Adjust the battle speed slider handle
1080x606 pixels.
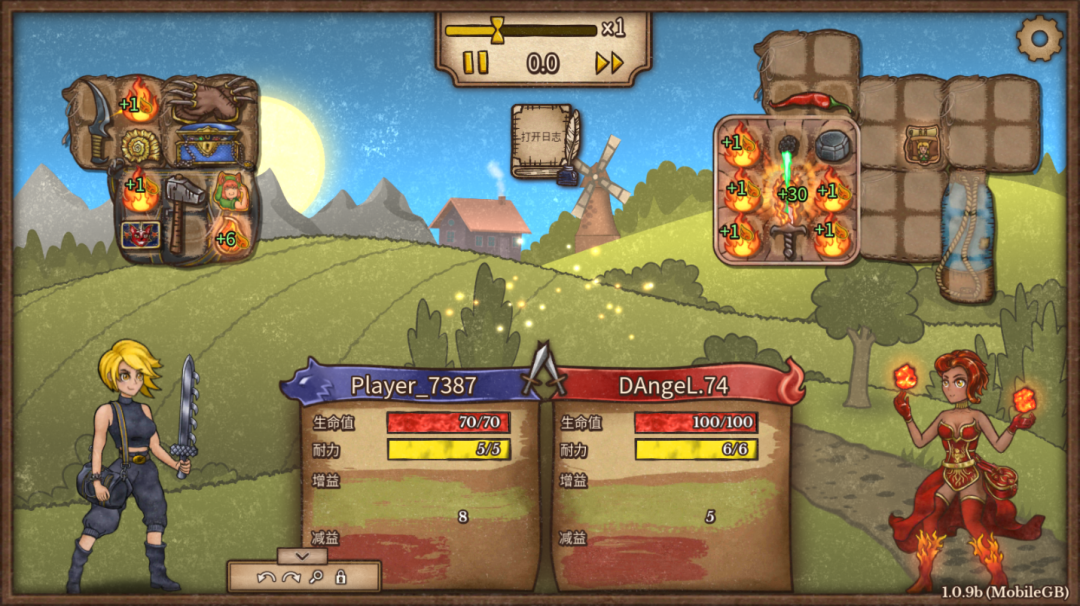pyautogui.click(x=497, y=29)
